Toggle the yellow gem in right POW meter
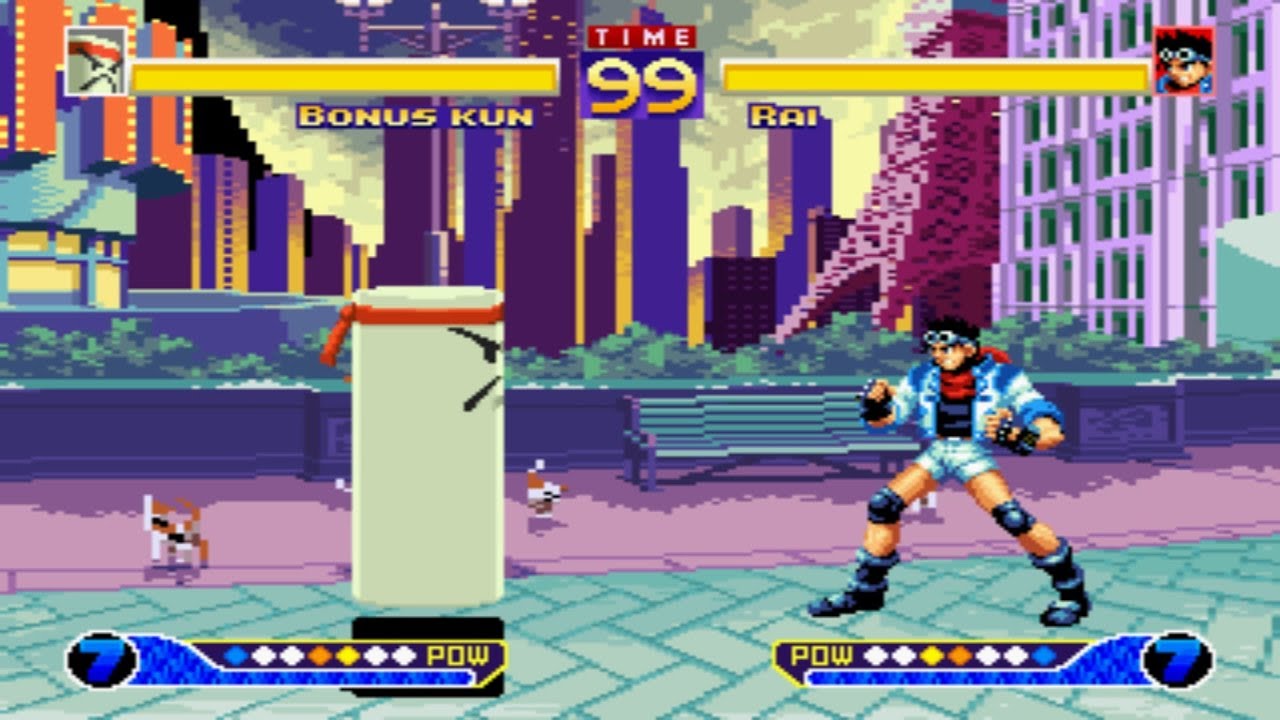The height and width of the screenshot is (720, 1280). tap(932, 656)
